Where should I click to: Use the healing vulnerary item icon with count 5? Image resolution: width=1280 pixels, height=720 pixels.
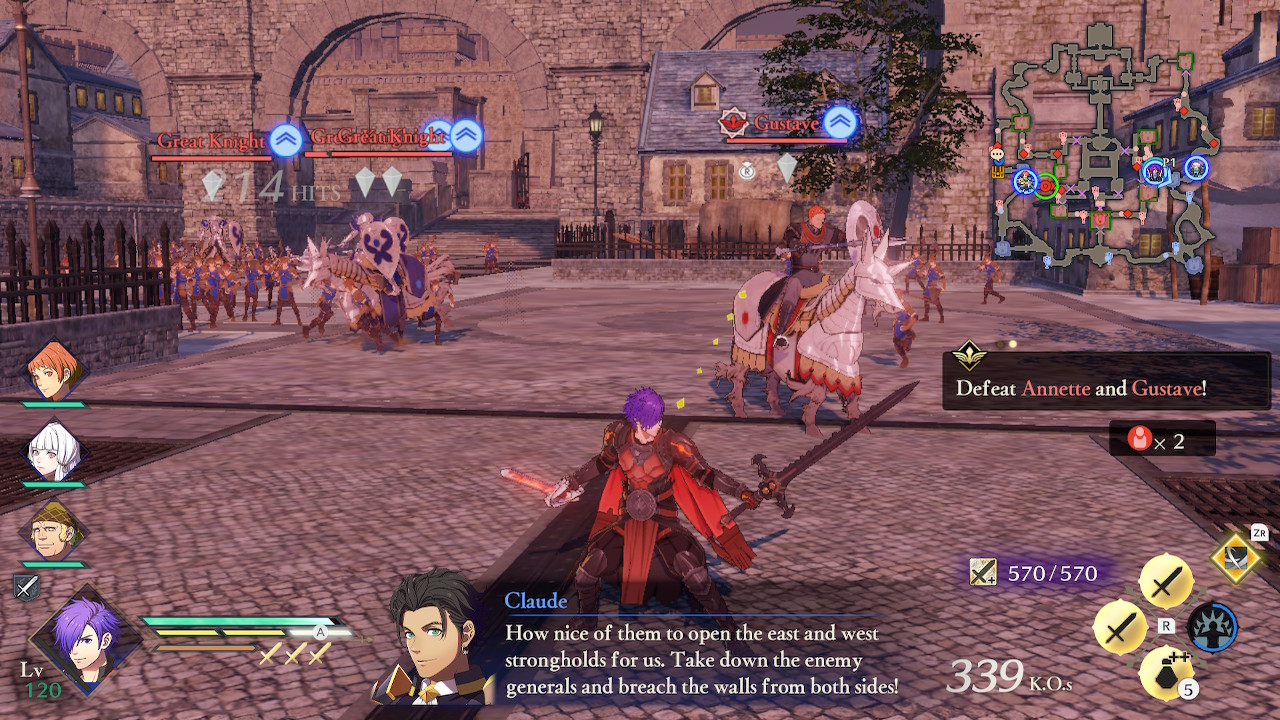pyautogui.click(x=1165, y=673)
